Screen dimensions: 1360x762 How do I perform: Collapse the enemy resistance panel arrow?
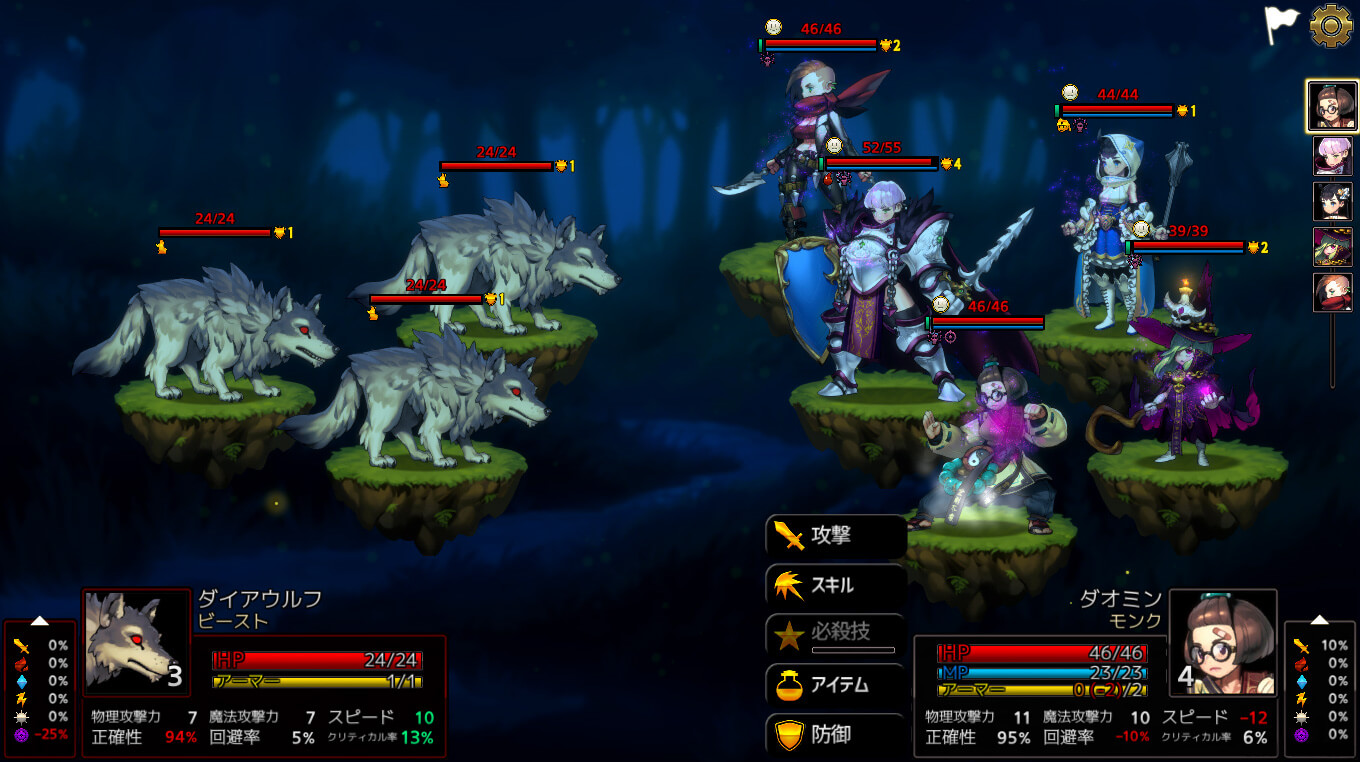pos(39,620)
